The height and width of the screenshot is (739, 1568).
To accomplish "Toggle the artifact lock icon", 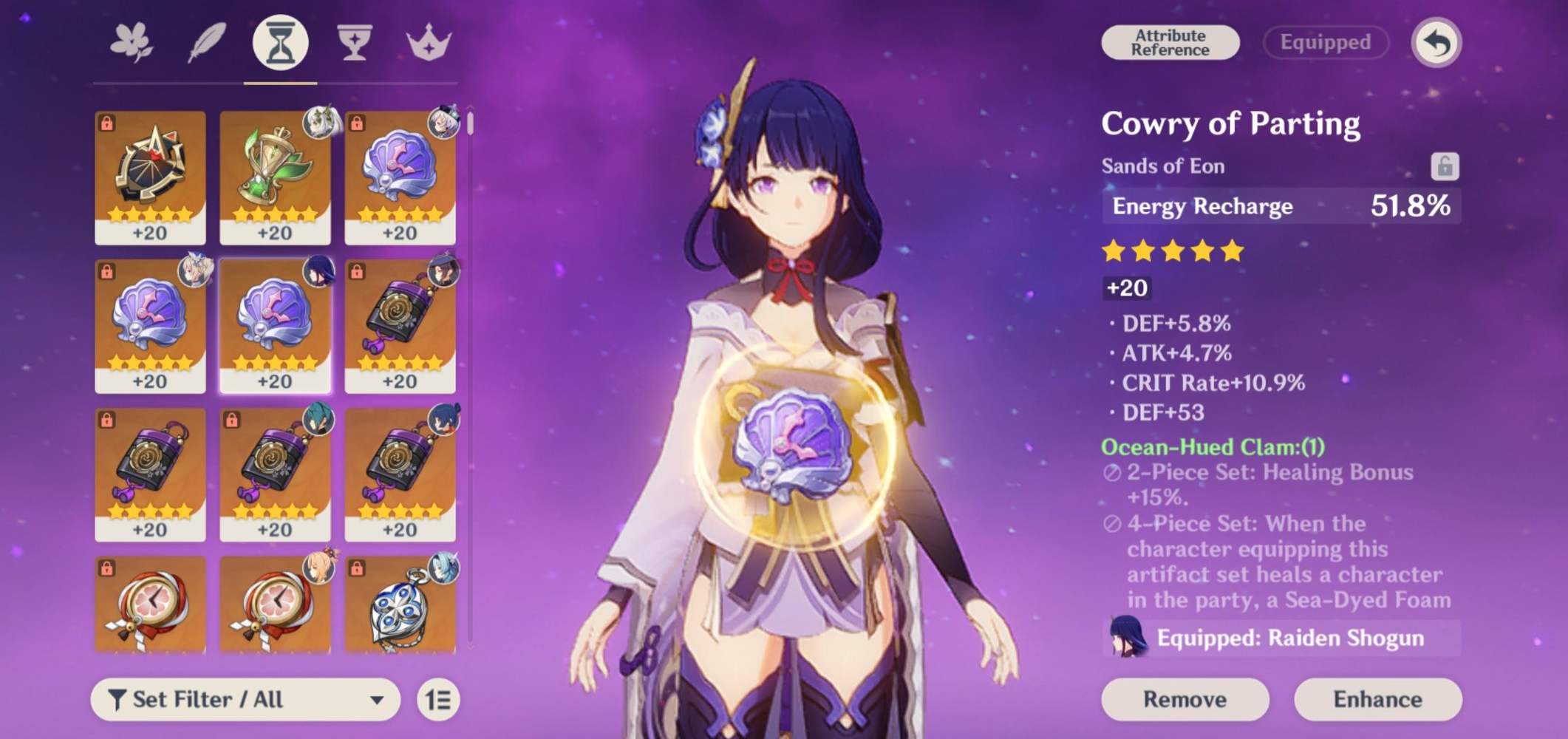I will tap(1444, 166).
